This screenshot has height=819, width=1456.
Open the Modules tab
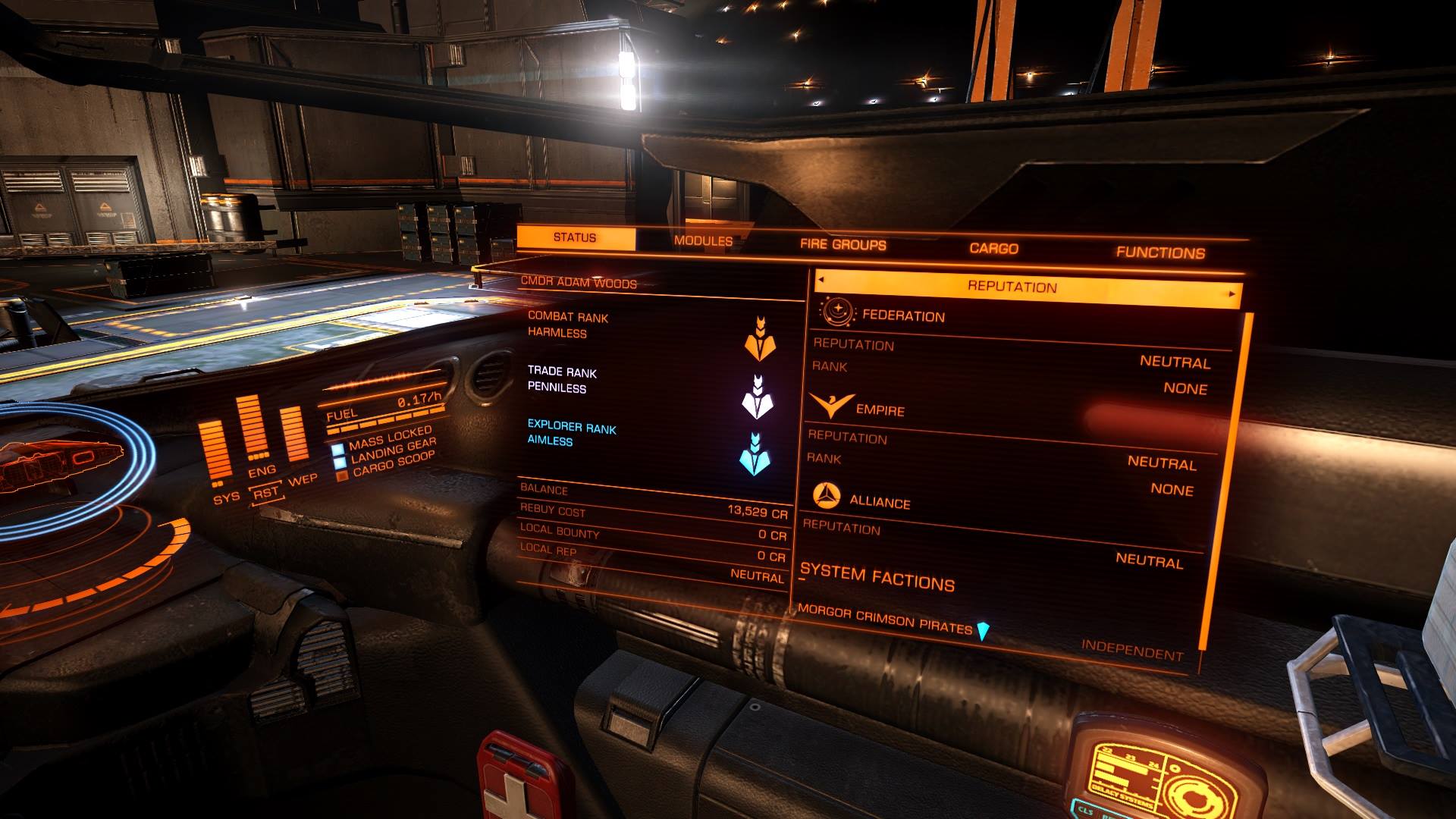pos(703,241)
